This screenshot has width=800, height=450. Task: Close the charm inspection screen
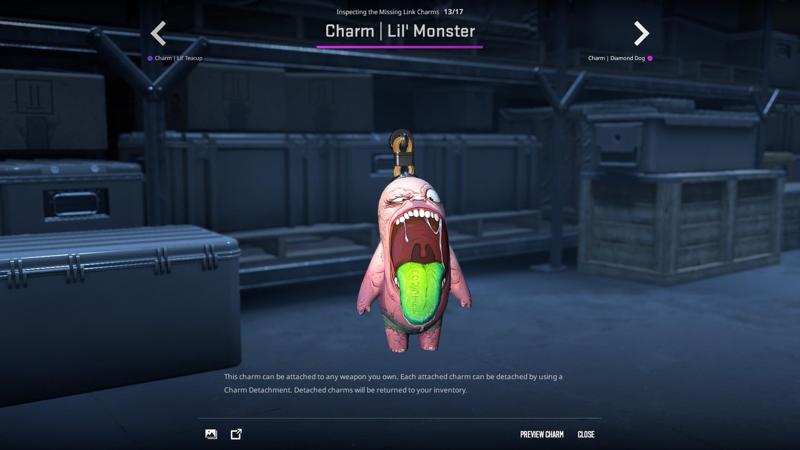point(586,435)
